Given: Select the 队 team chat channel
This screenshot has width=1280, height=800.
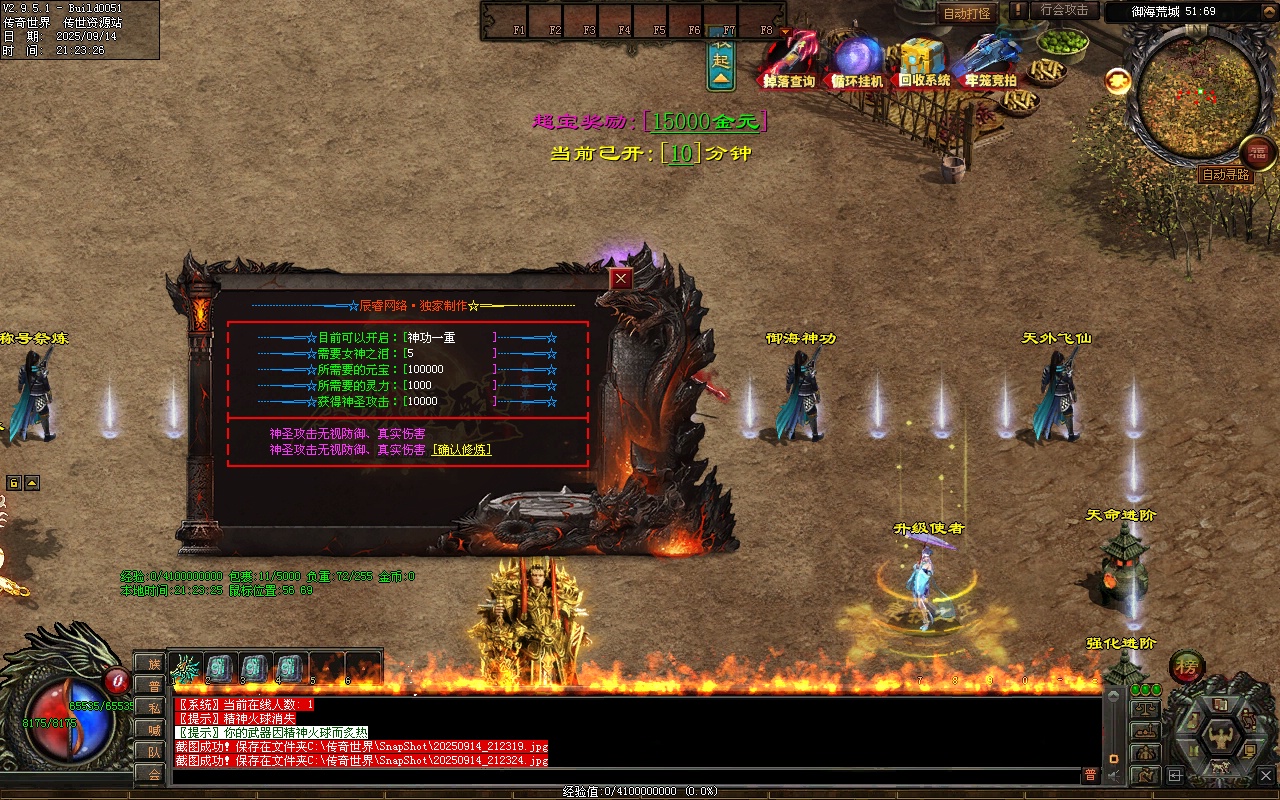Looking at the screenshot, I should coord(153,751).
